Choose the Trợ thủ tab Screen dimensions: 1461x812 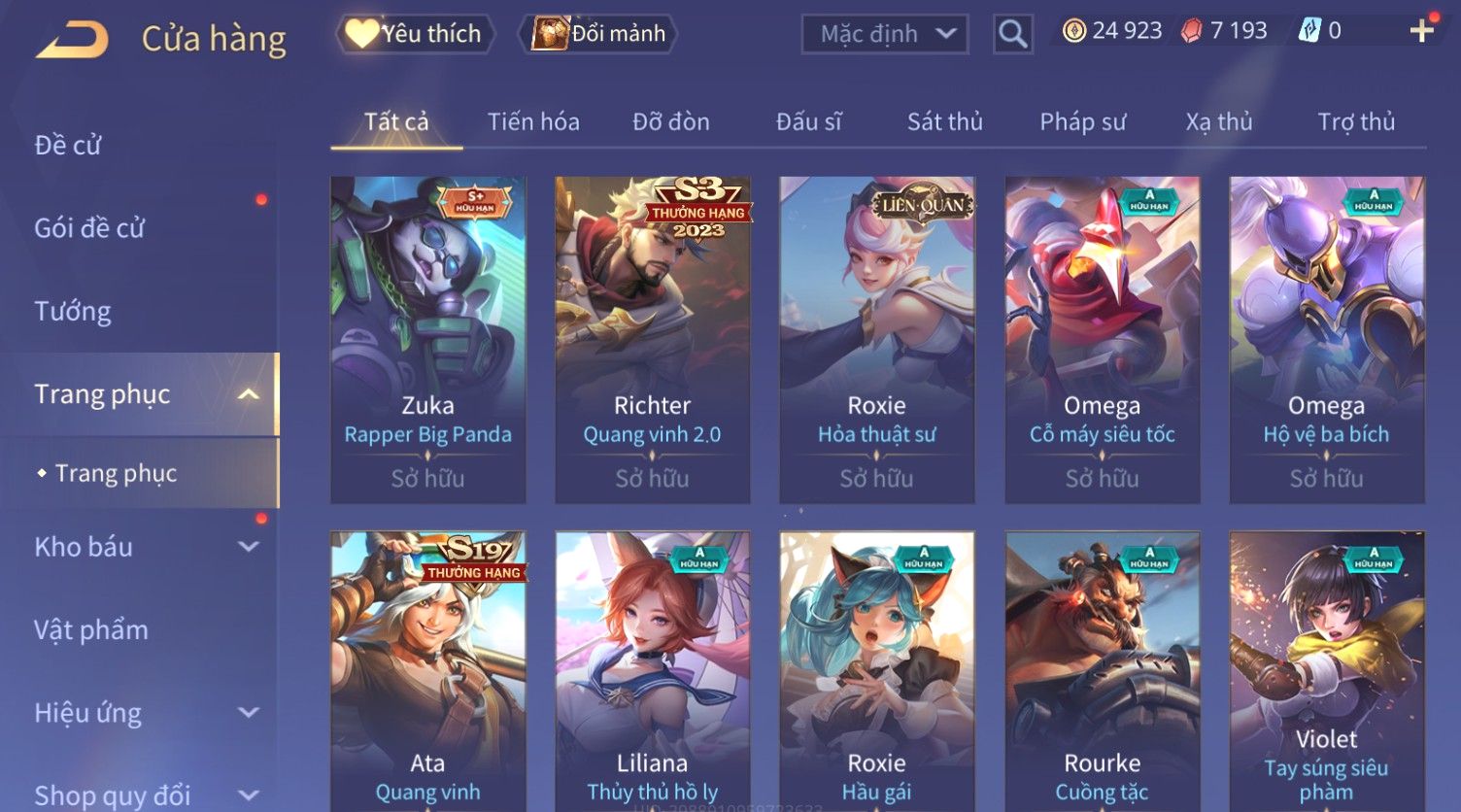pyautogui.click(x=1356, y=122)
